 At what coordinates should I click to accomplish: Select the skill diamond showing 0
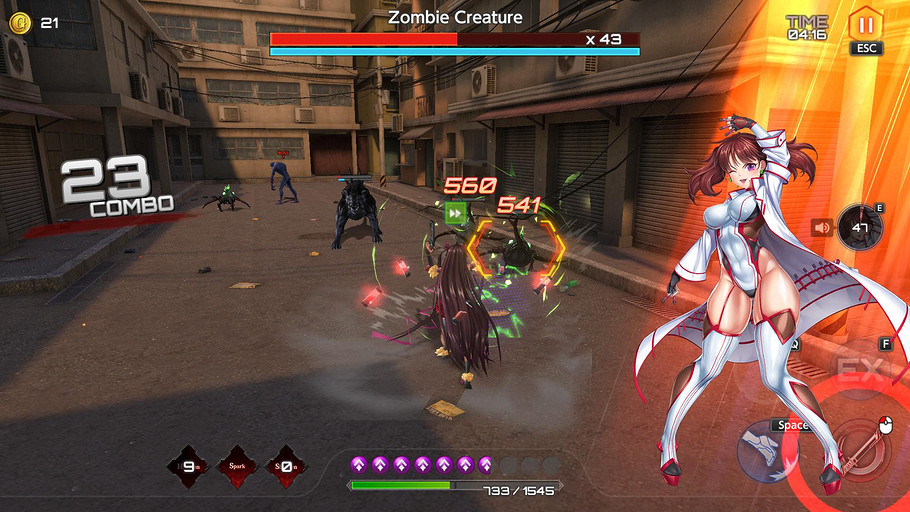point(286,466)
